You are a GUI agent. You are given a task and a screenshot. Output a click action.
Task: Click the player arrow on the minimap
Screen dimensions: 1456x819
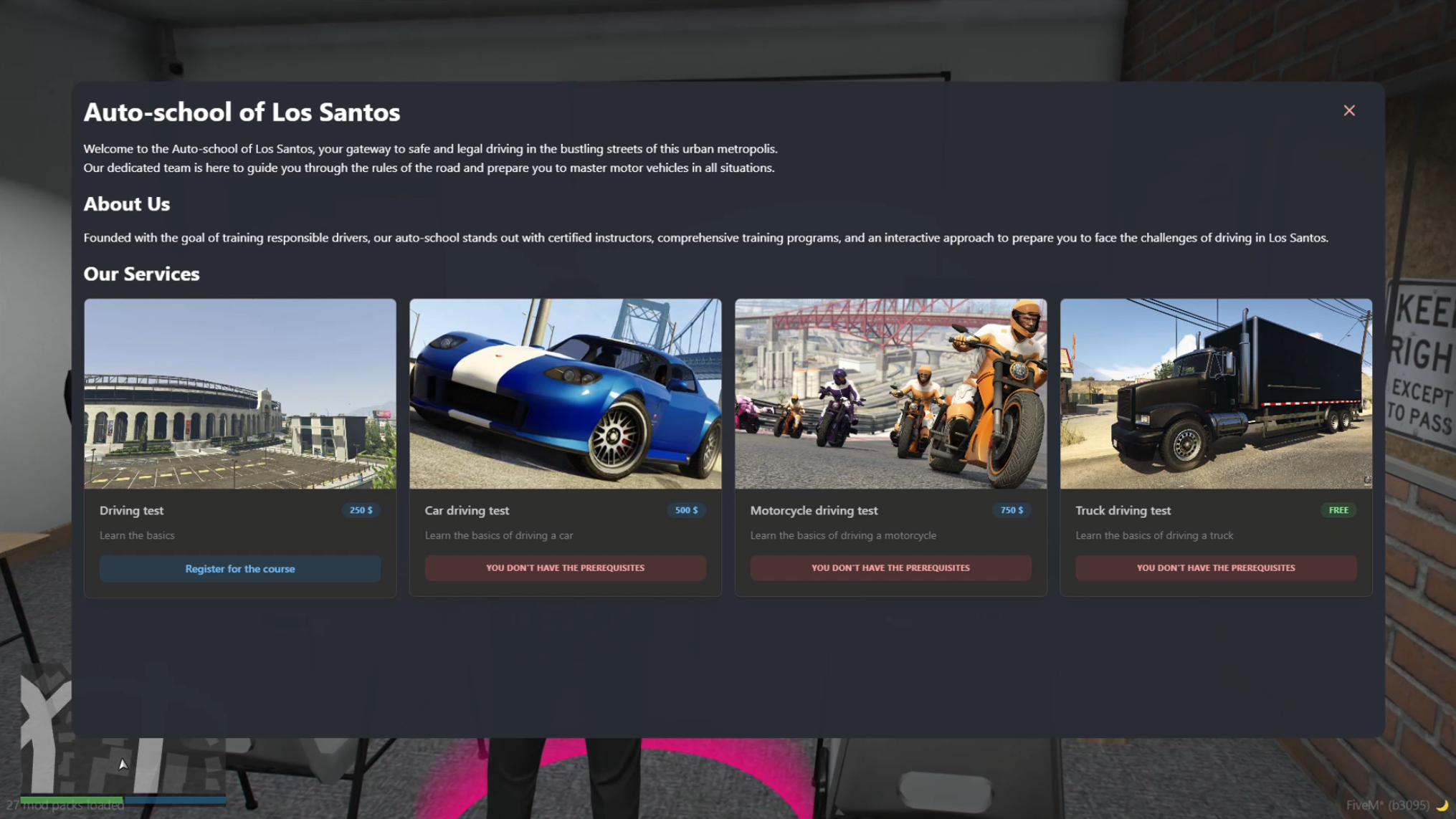pyautogui.click(x=123, y=764)
